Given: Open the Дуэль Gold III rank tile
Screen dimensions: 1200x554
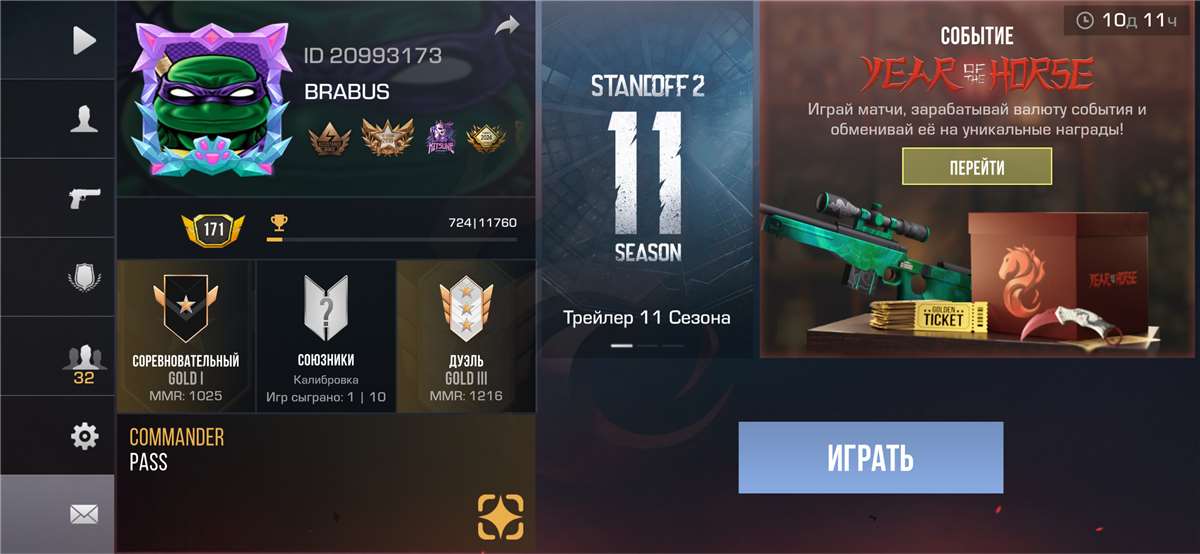Looking at the screenshot, I should coord(466,336).
